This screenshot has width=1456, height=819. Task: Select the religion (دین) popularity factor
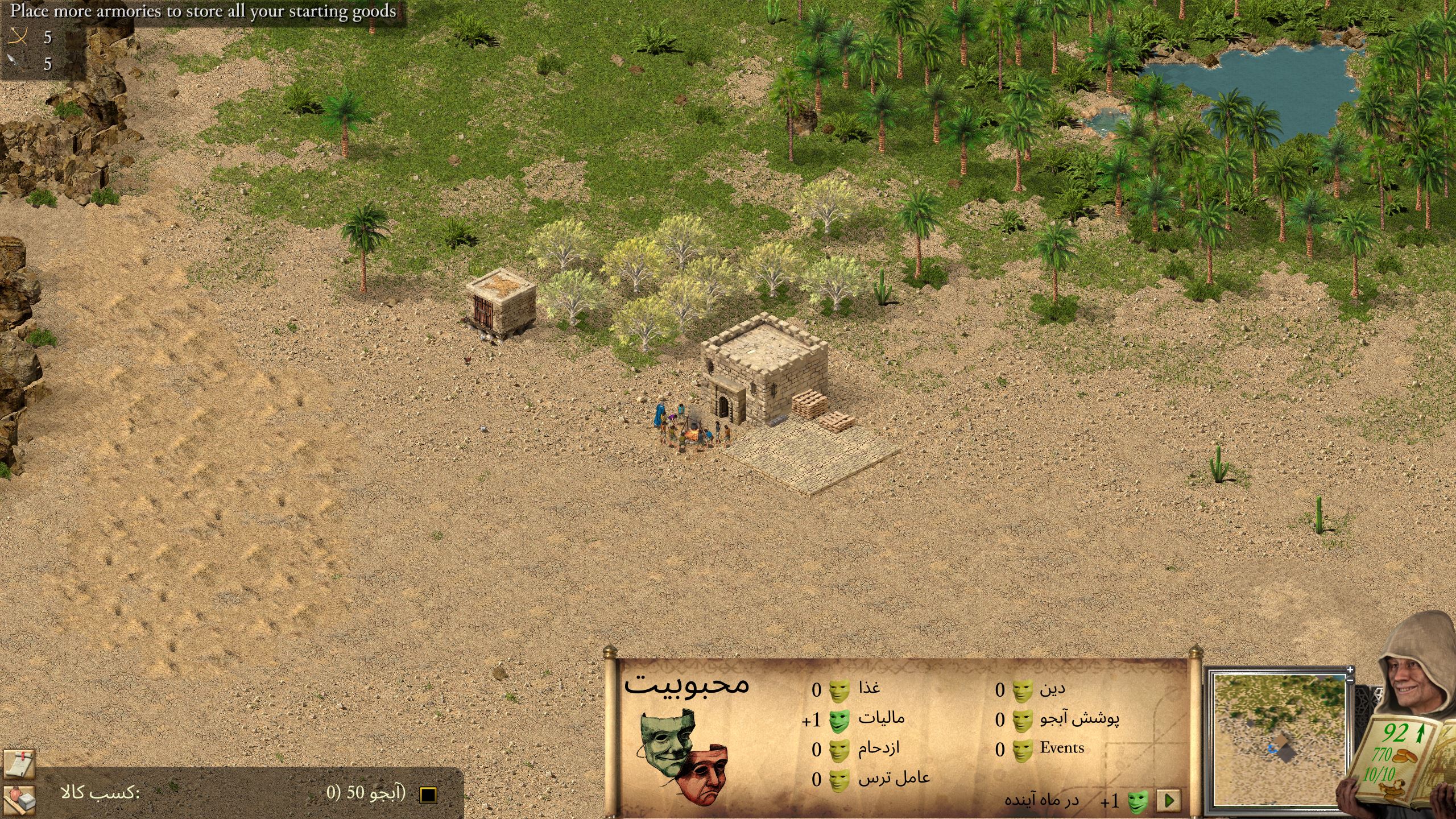tap(1052, 689)
